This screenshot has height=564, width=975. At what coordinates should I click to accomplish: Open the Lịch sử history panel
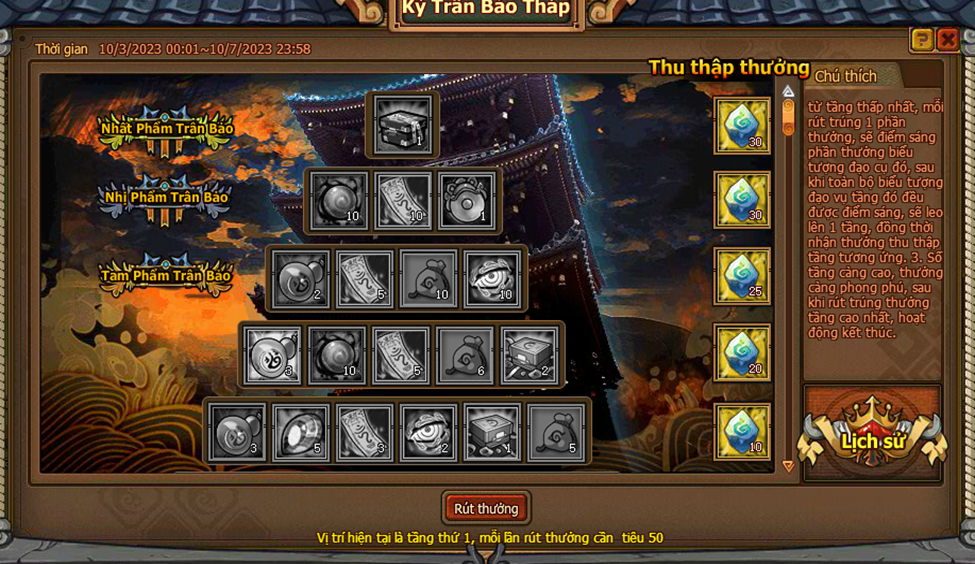(x=872, y=441)
